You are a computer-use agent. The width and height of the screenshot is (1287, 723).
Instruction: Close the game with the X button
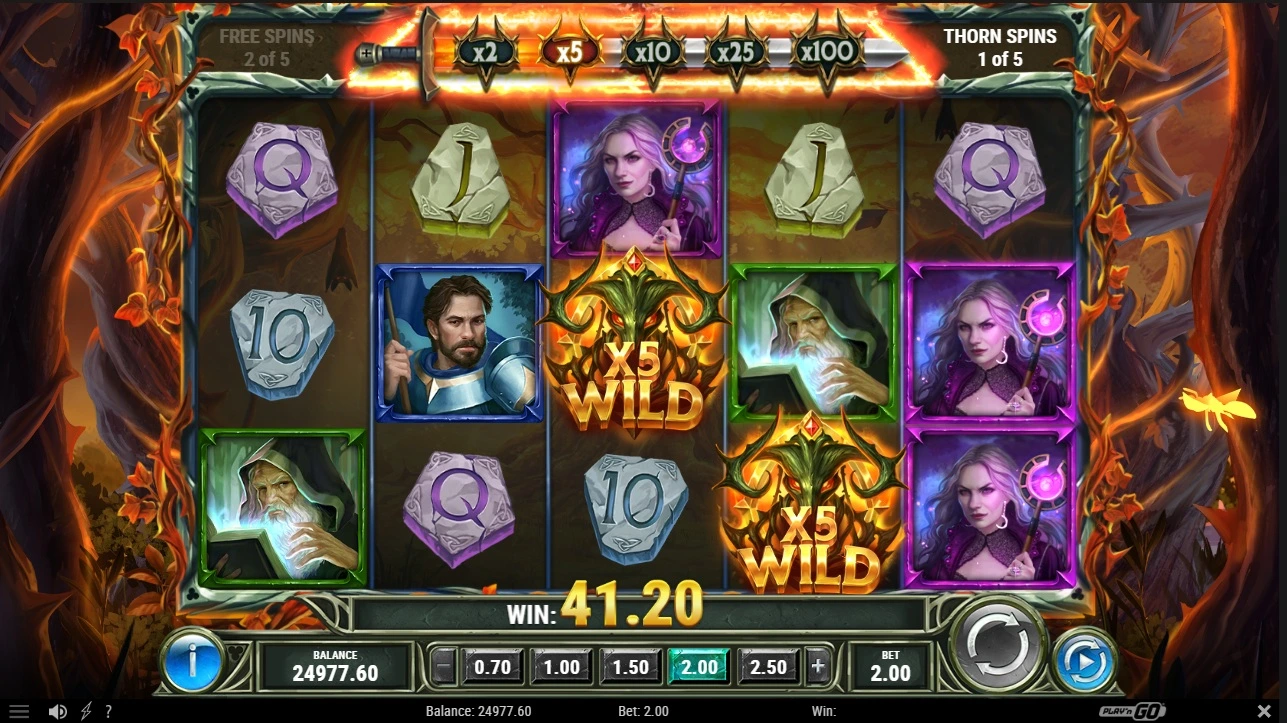(1264, 712)
